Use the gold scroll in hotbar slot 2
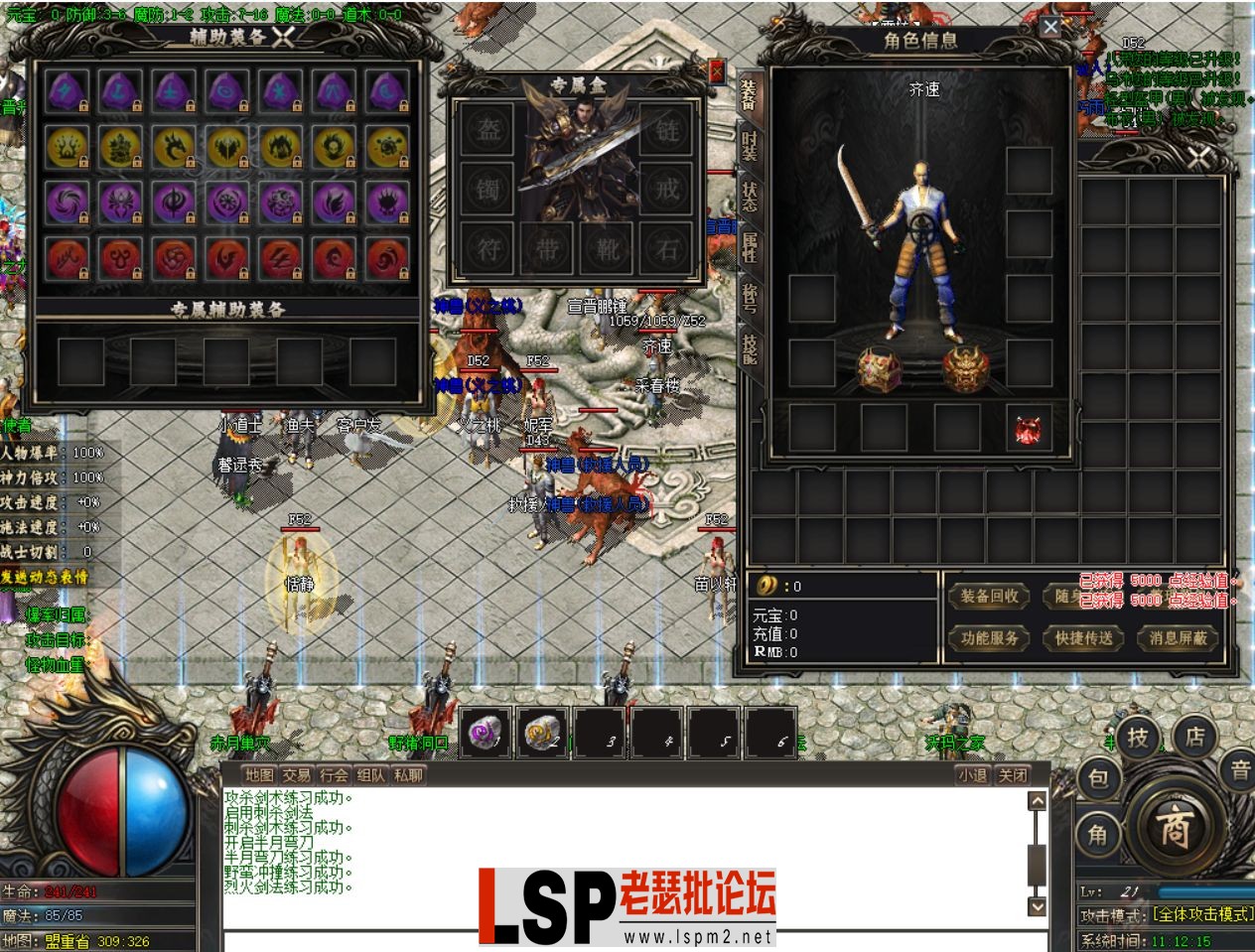 pyautogui.click(x=542, y=734)
